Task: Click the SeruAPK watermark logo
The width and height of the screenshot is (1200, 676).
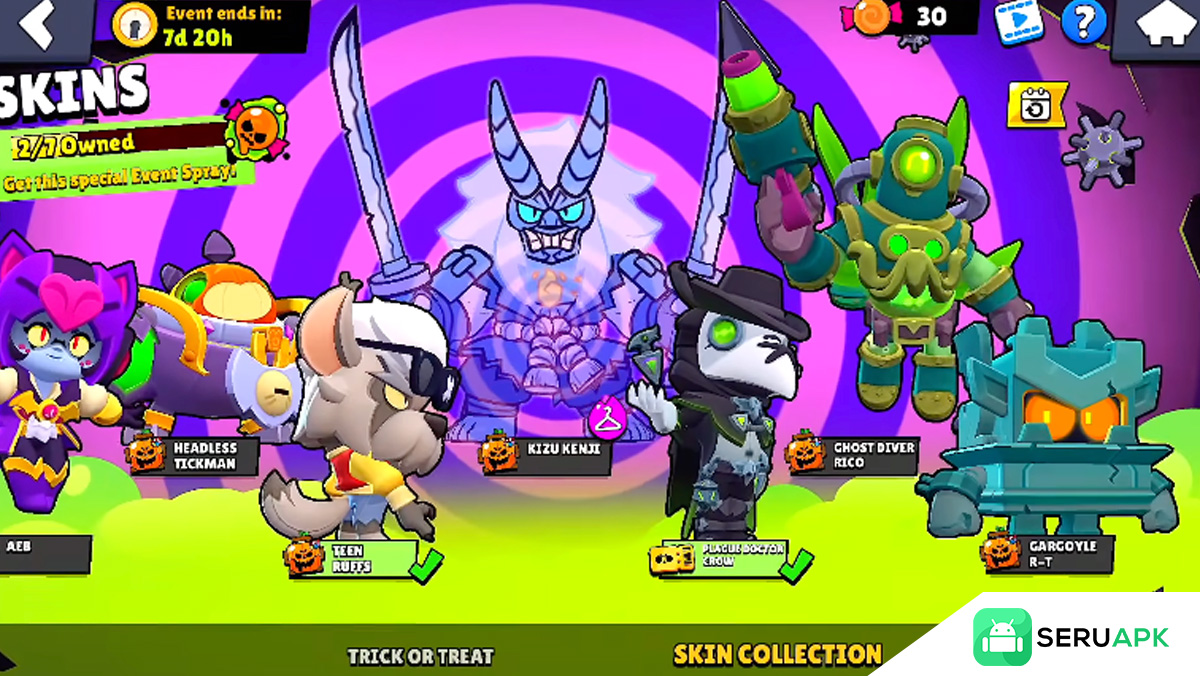Action: coord(1070,638)
